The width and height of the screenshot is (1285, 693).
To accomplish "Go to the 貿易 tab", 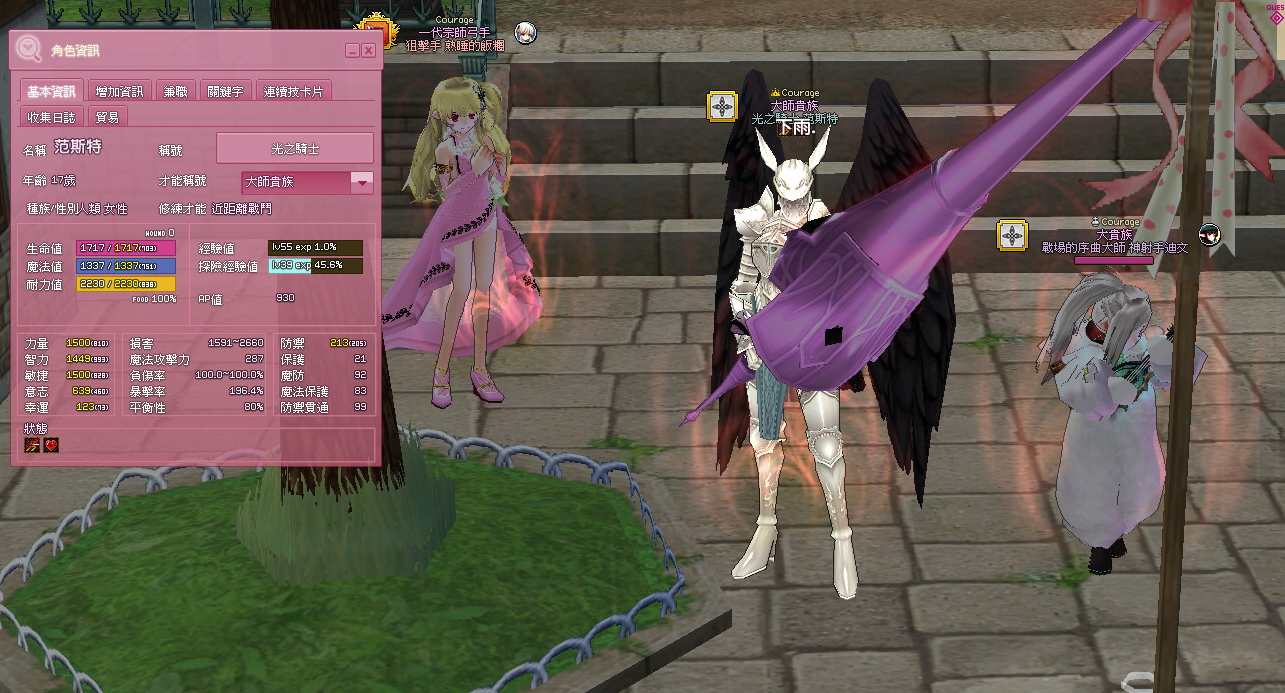I will tap(107, 117).
